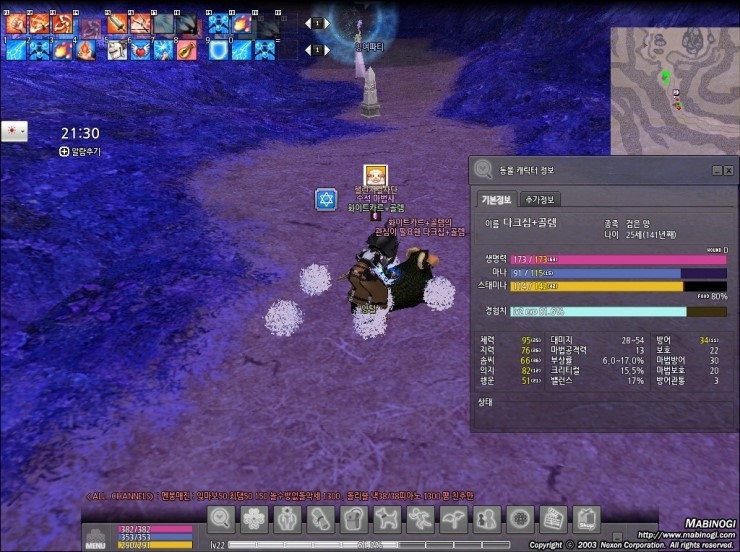This screenshot has height=552, width=740.
Task: Select the sword skill in top hotbar
Action: (x=117, y=23)
